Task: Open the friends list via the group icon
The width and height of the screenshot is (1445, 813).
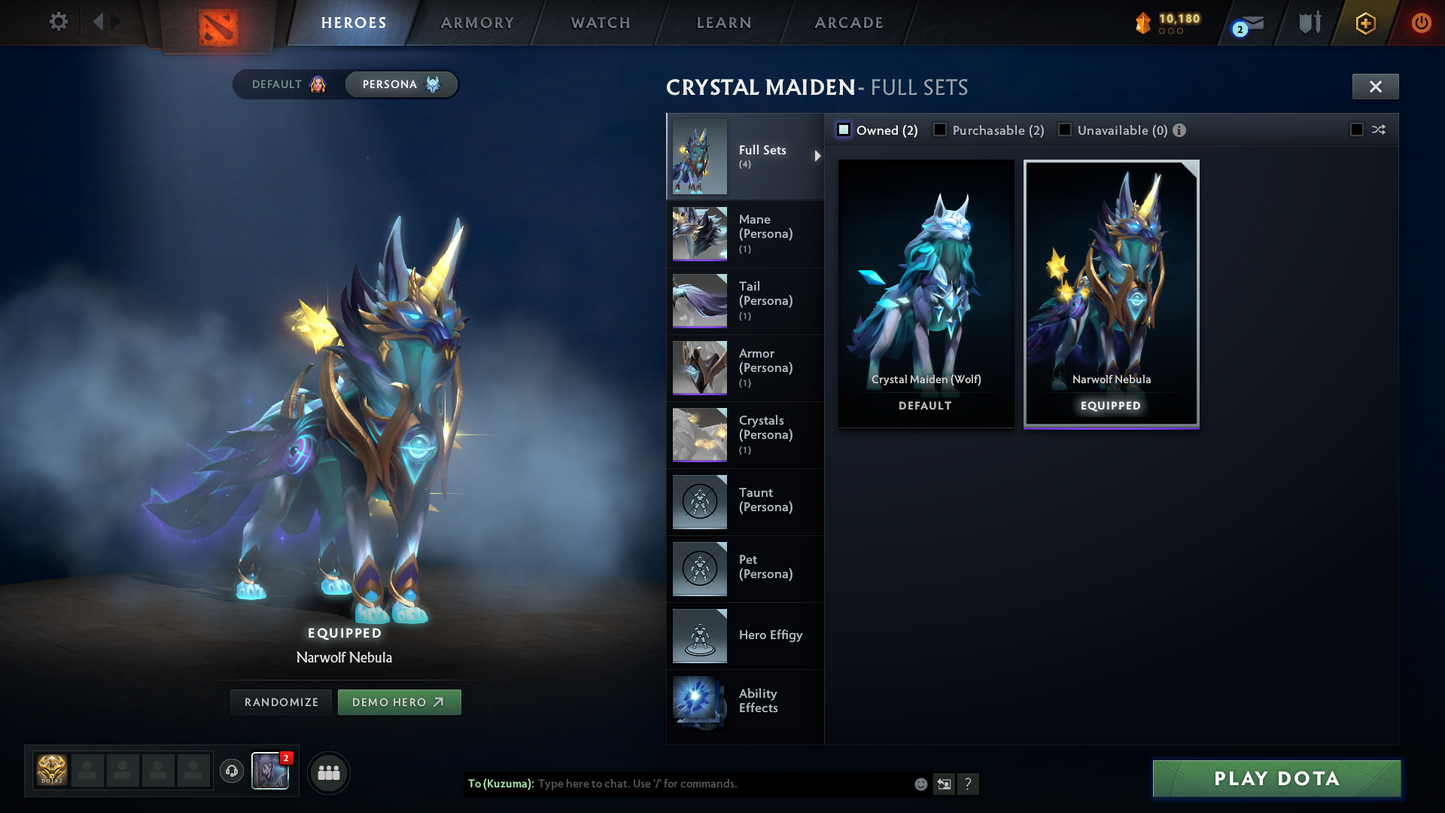Action: pos(328,773)
